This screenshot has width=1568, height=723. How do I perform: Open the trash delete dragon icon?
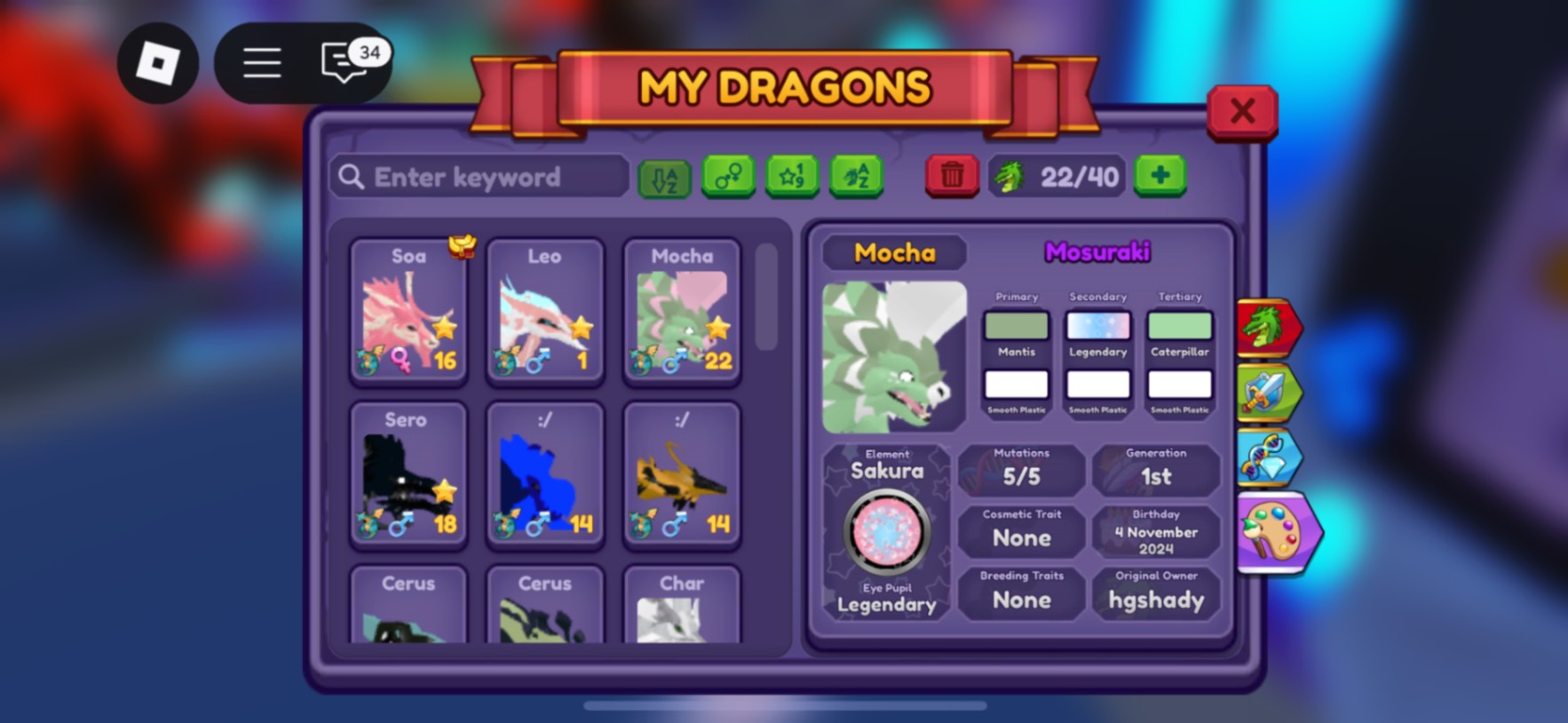(x=951, y=177)
